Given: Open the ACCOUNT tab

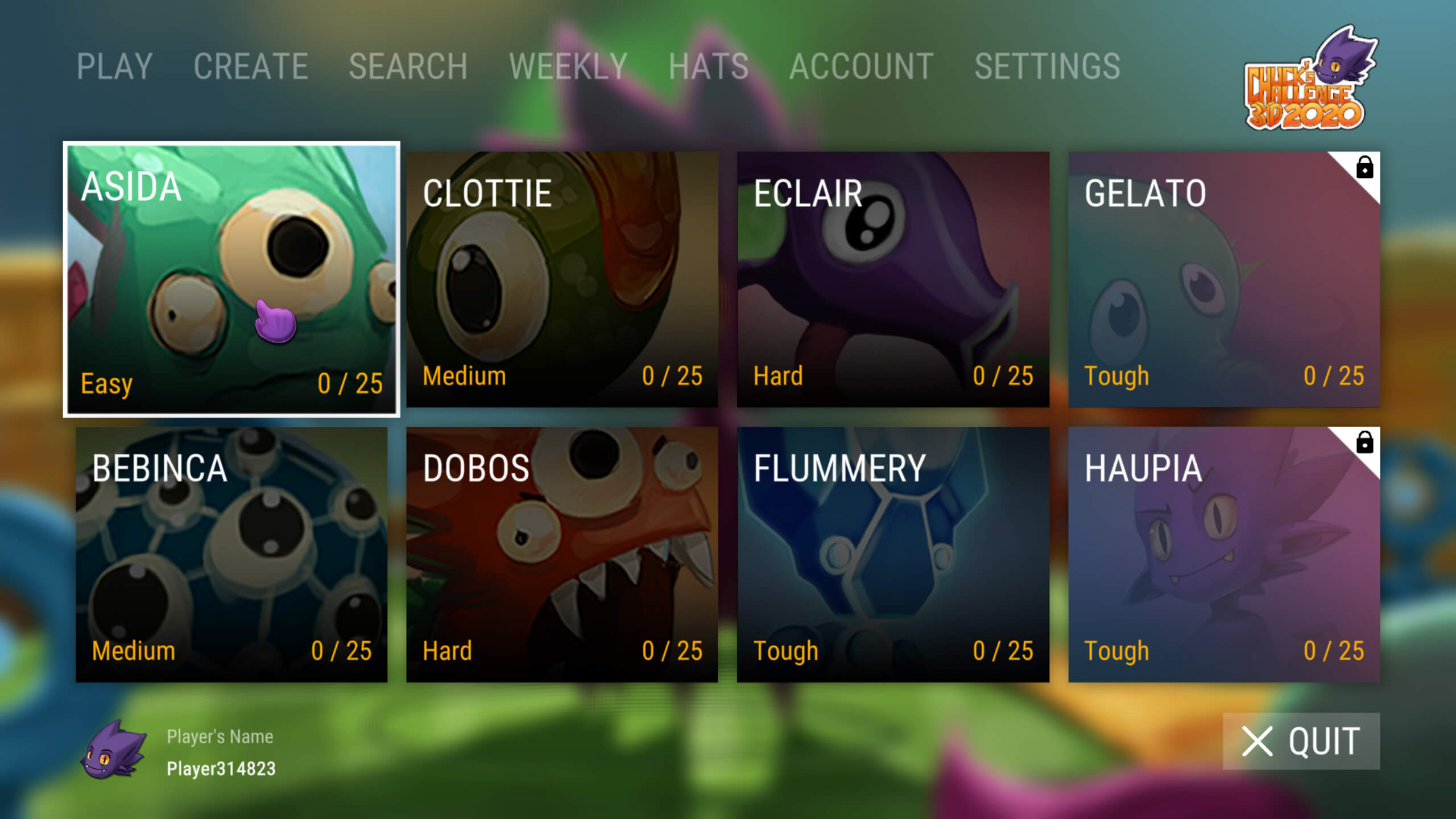Looking at the screenshot, I should (861, 67).
